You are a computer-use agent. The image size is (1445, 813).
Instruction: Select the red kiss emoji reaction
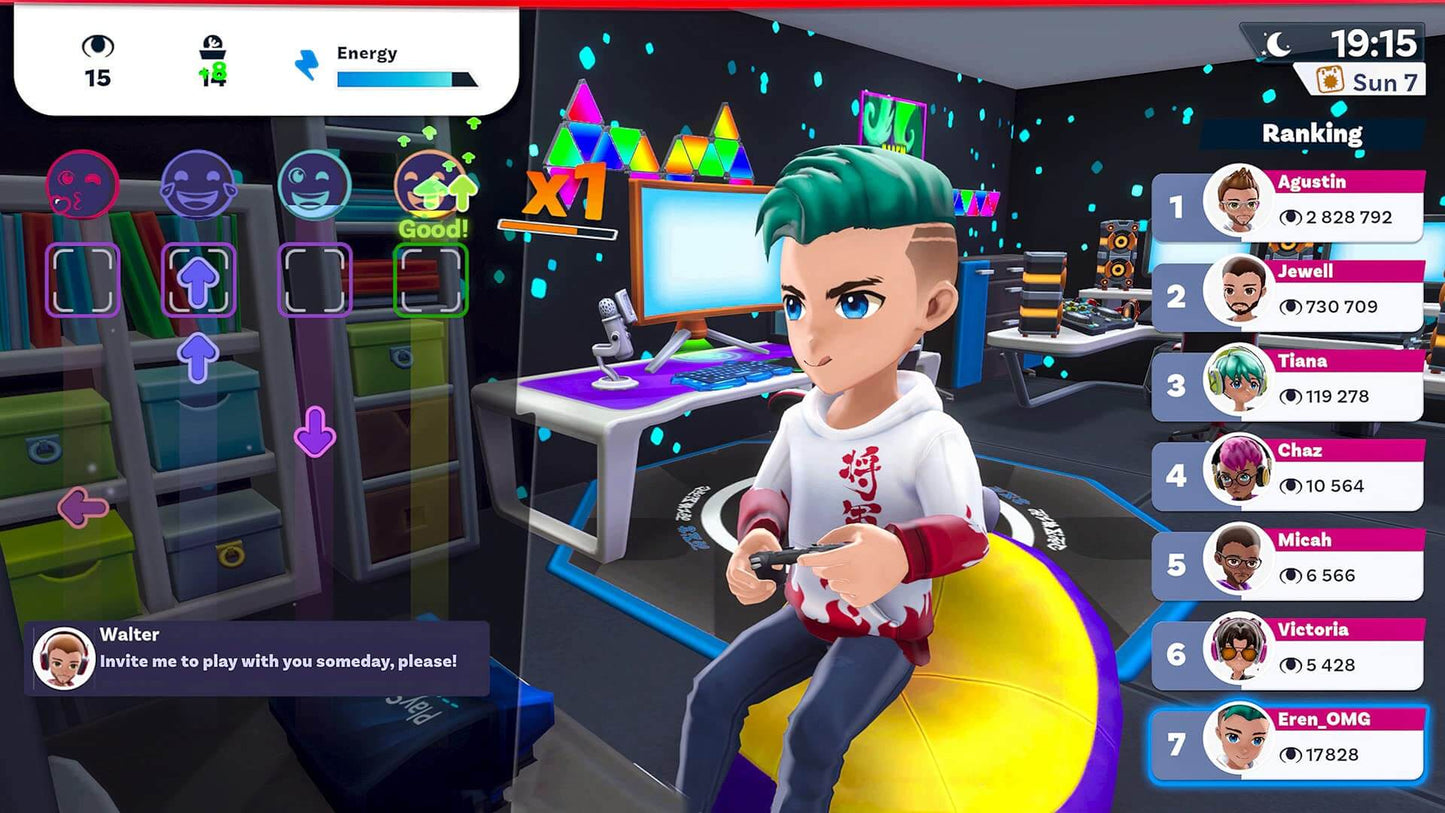pyautogui.click(x=83, y=185)
